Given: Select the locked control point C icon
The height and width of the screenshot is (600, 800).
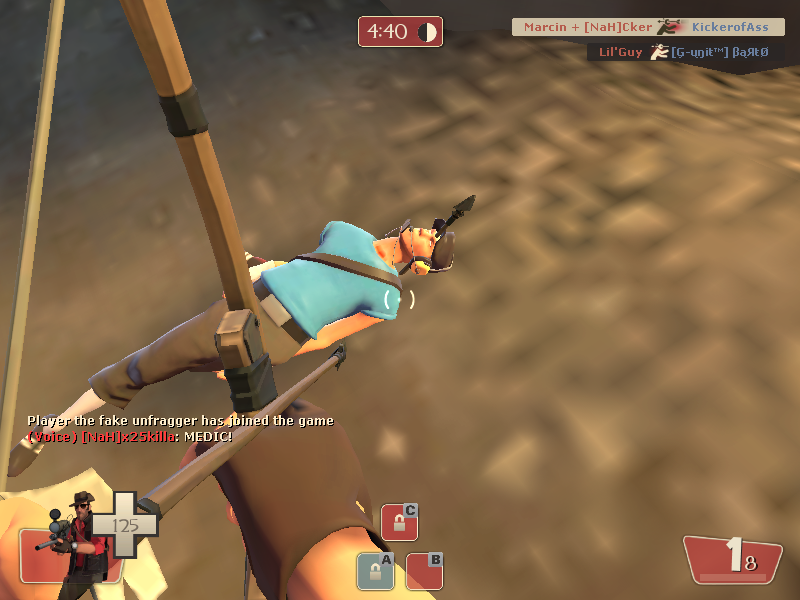Looking at the screenshot, I should 399,522.
